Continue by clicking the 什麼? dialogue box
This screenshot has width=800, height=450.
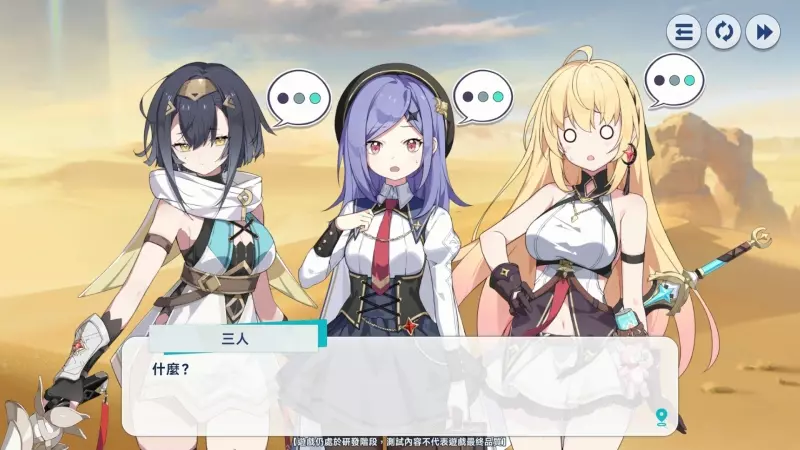[400, 392]
